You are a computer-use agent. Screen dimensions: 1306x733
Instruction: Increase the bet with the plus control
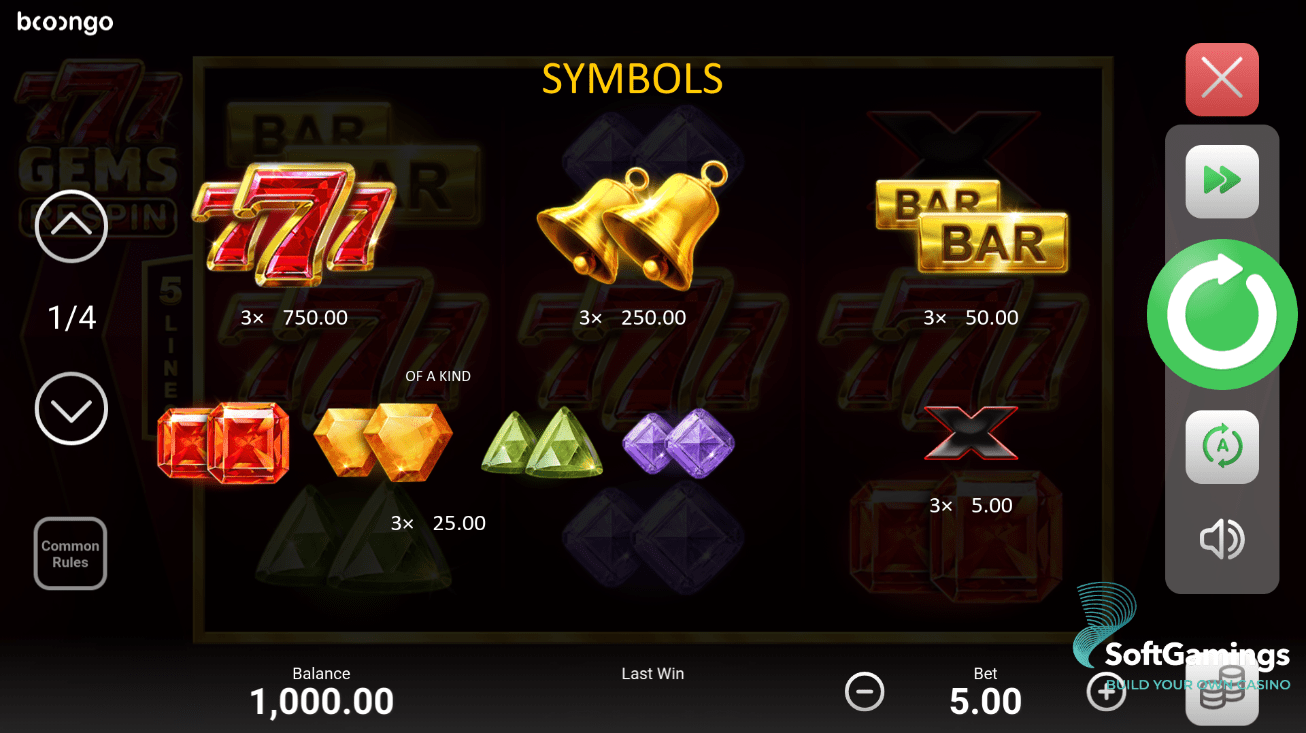click(1106, 691)
